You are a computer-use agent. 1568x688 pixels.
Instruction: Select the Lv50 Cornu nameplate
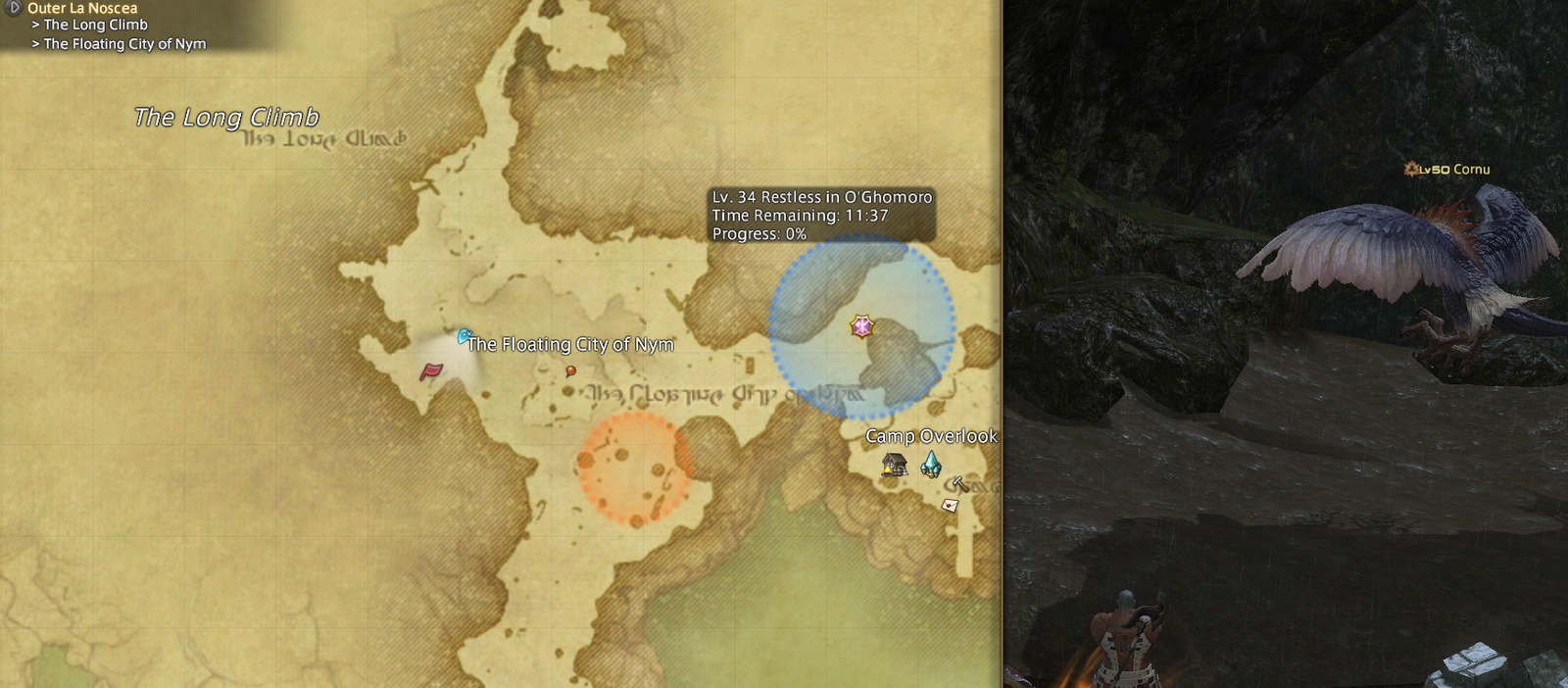click(1446, 170)
